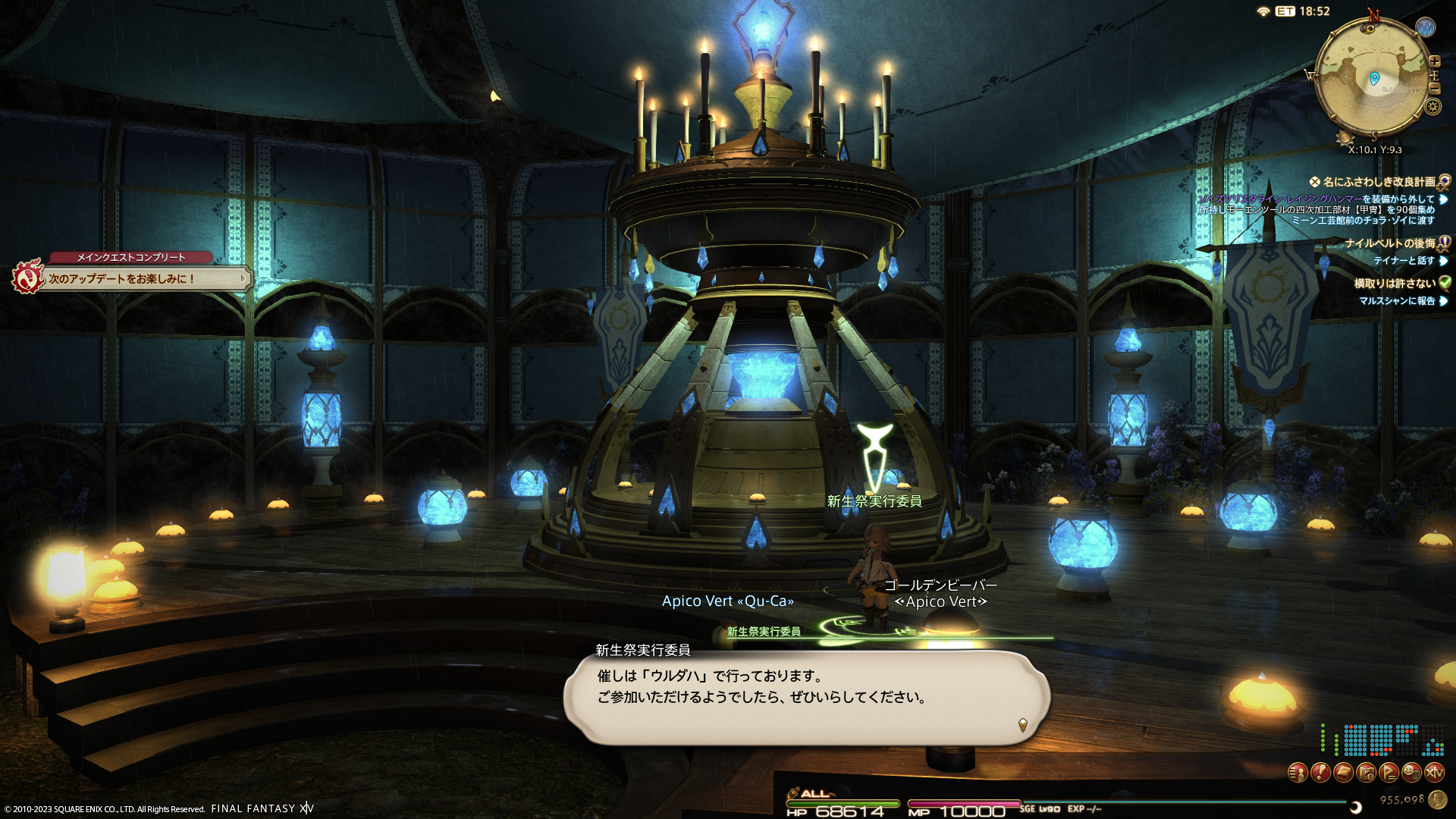Click the gil coin currency icon
Viewport: 1456px width, 819px height.
1437,799
